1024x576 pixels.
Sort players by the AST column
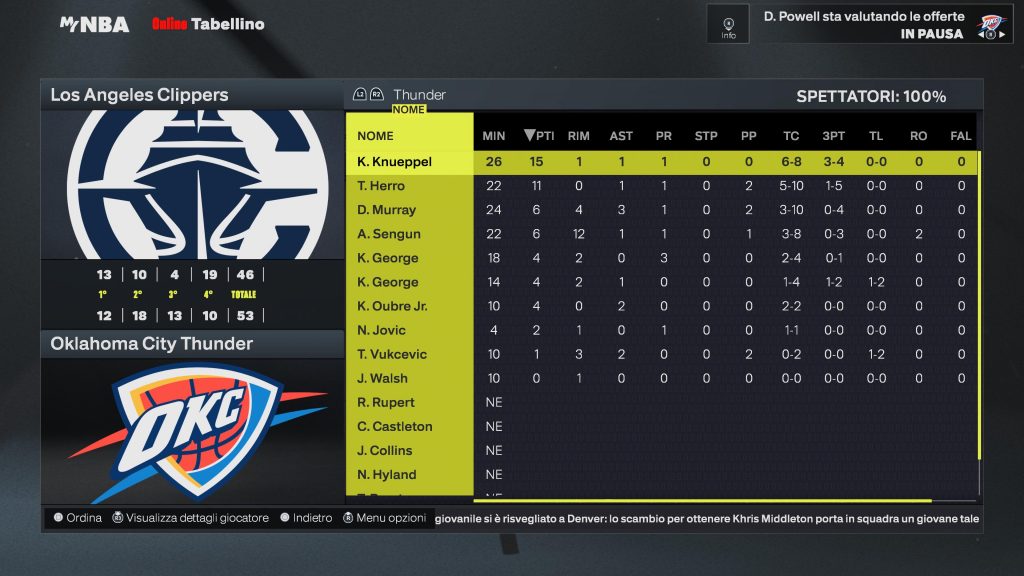(621, 136)
